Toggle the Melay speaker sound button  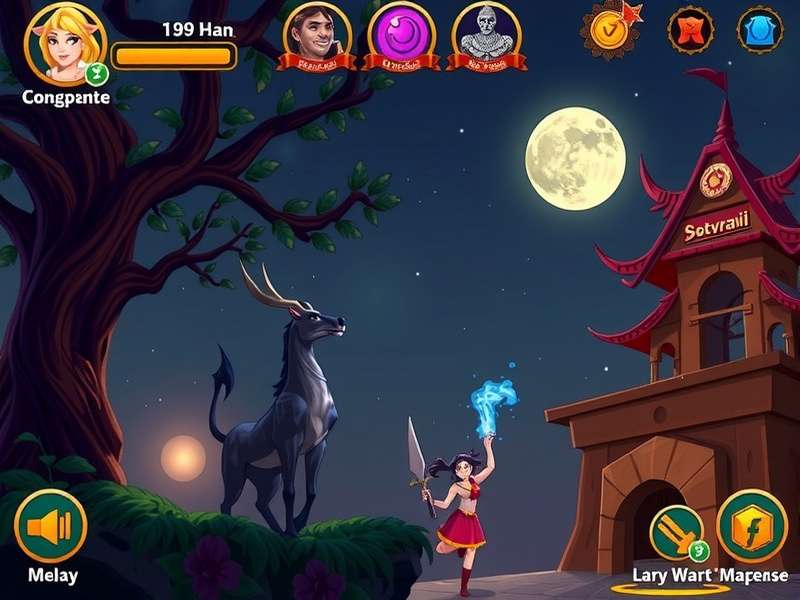click(x=50, y=526)
